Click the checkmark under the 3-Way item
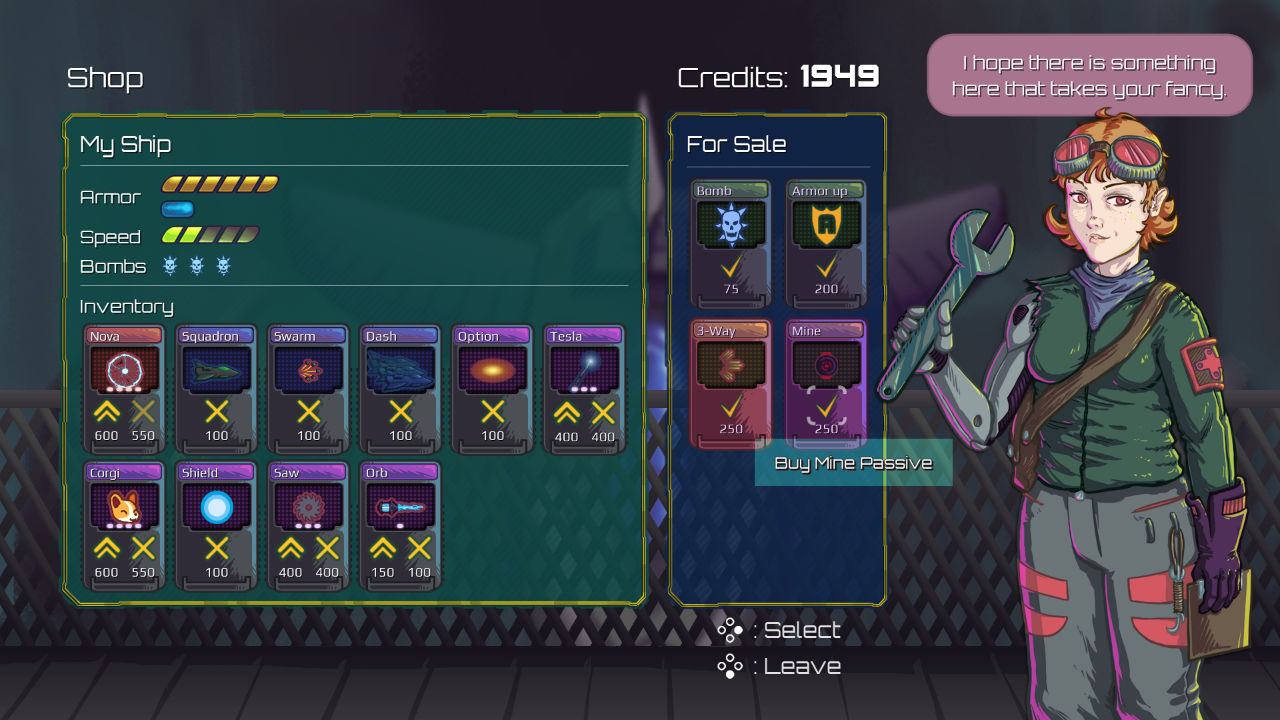 click(x=729, y=409)
